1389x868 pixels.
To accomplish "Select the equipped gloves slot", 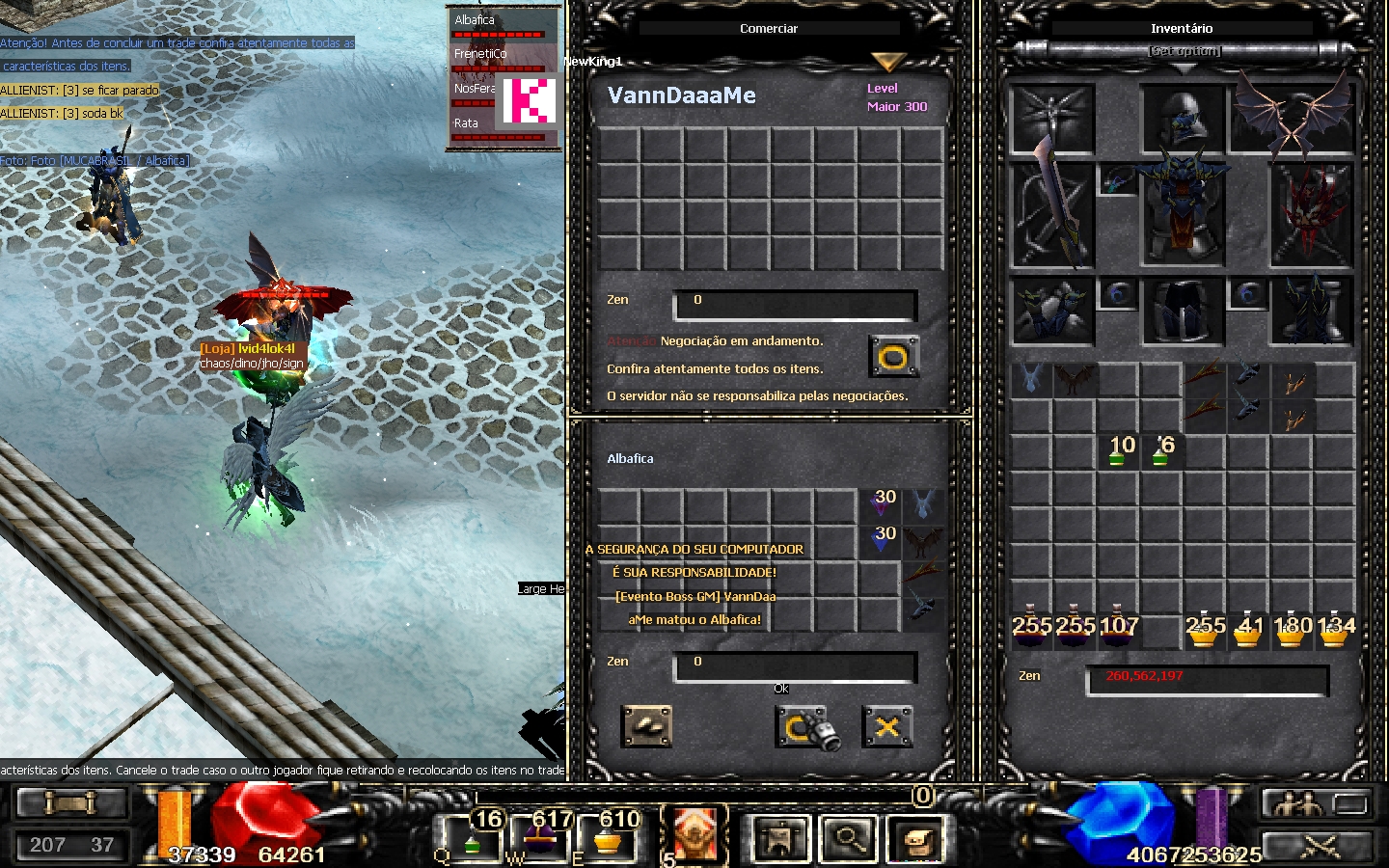I will (x=1051, y=311).
